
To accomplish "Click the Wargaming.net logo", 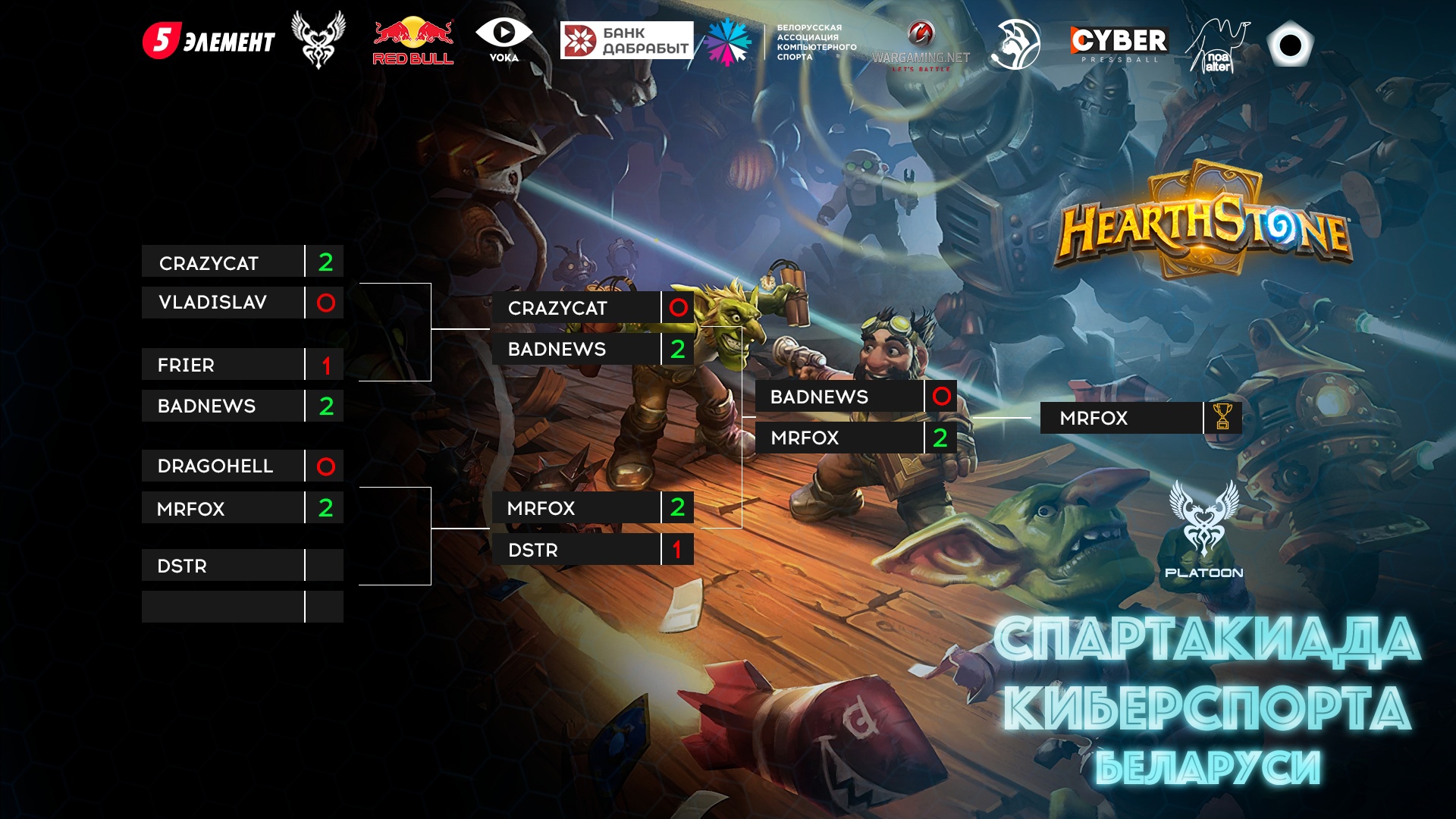I will click(921, 47).
